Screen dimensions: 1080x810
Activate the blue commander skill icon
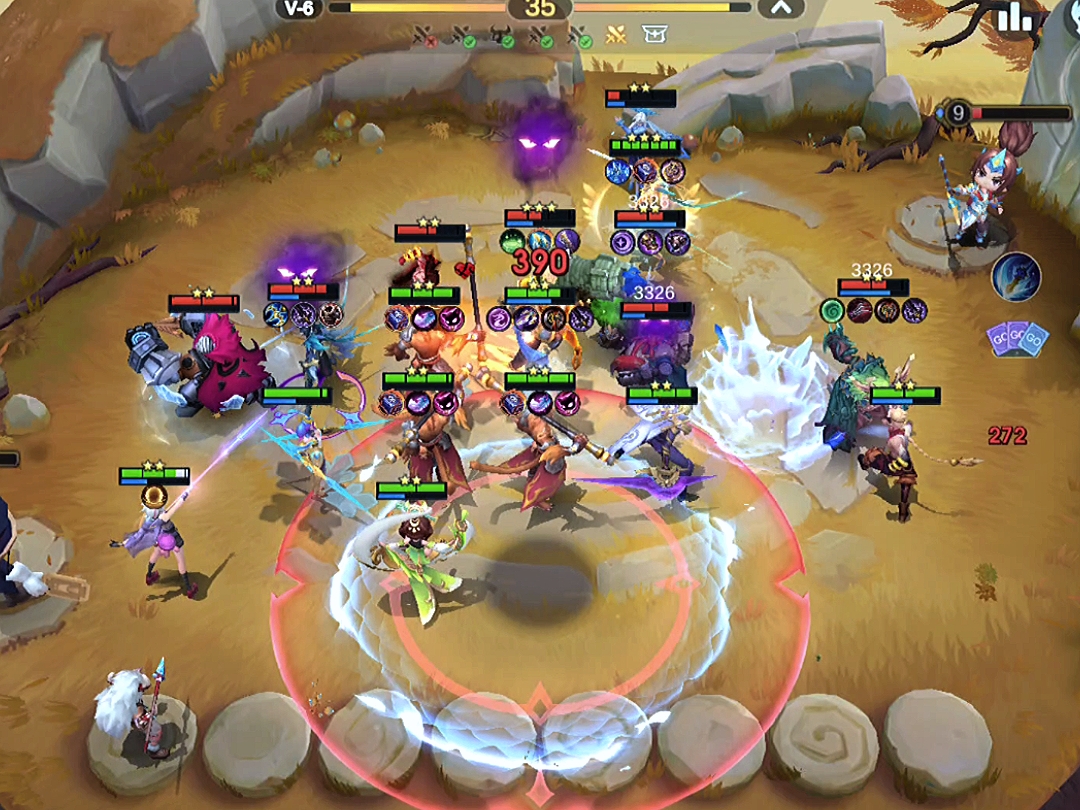1016,277
